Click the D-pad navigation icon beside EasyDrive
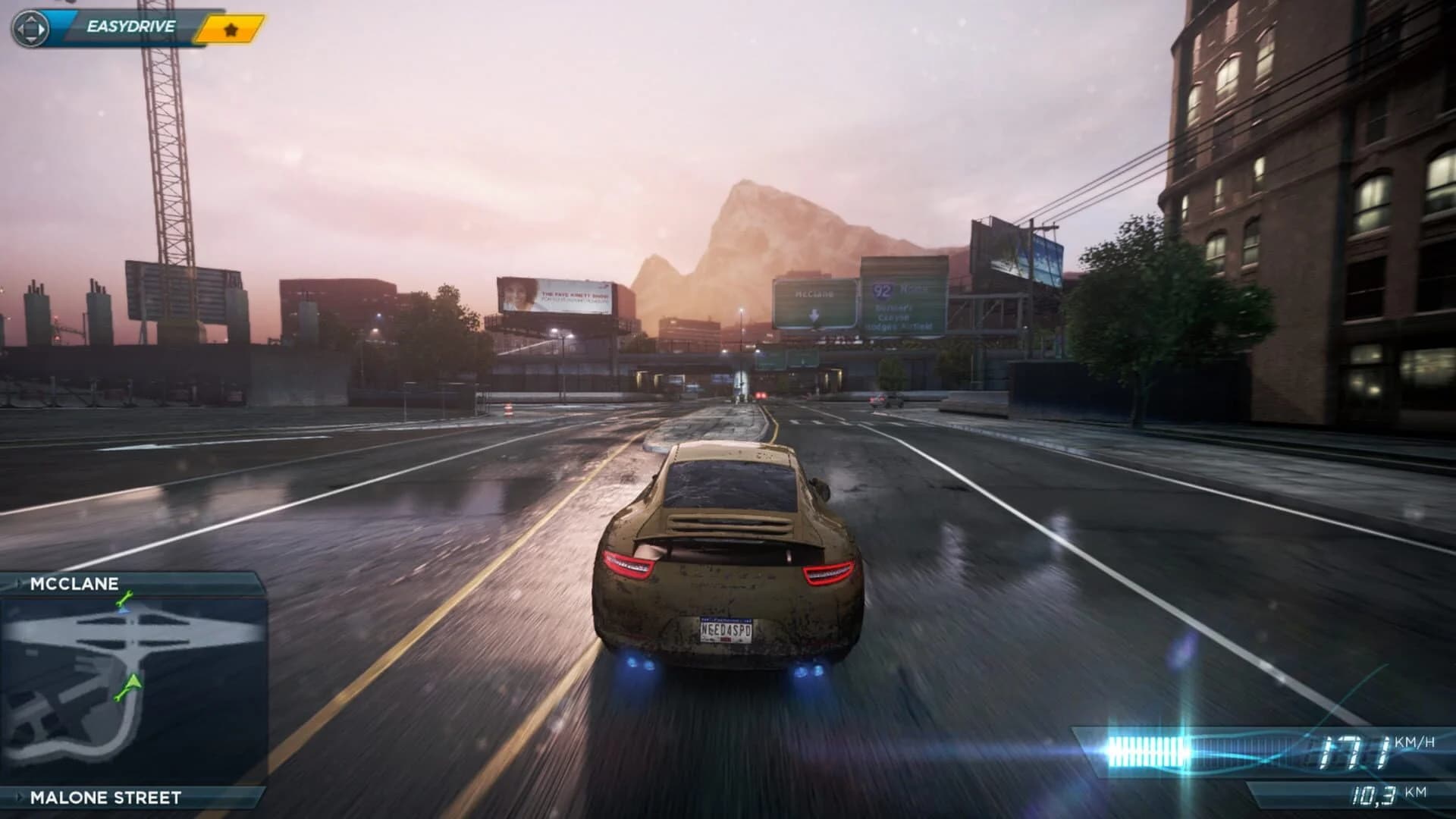The width and height of the screenshot is (1456, 819). (31, 27)
